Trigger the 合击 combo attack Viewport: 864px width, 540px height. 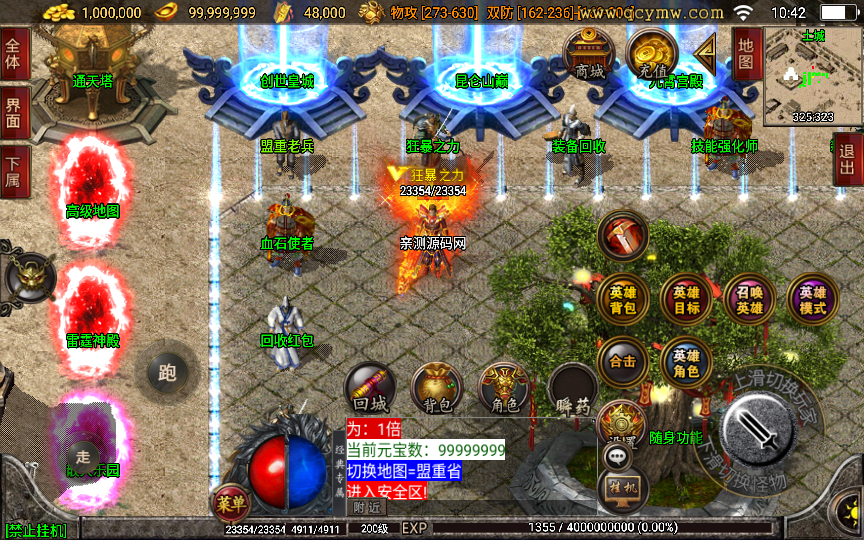[x=623, y=361]
